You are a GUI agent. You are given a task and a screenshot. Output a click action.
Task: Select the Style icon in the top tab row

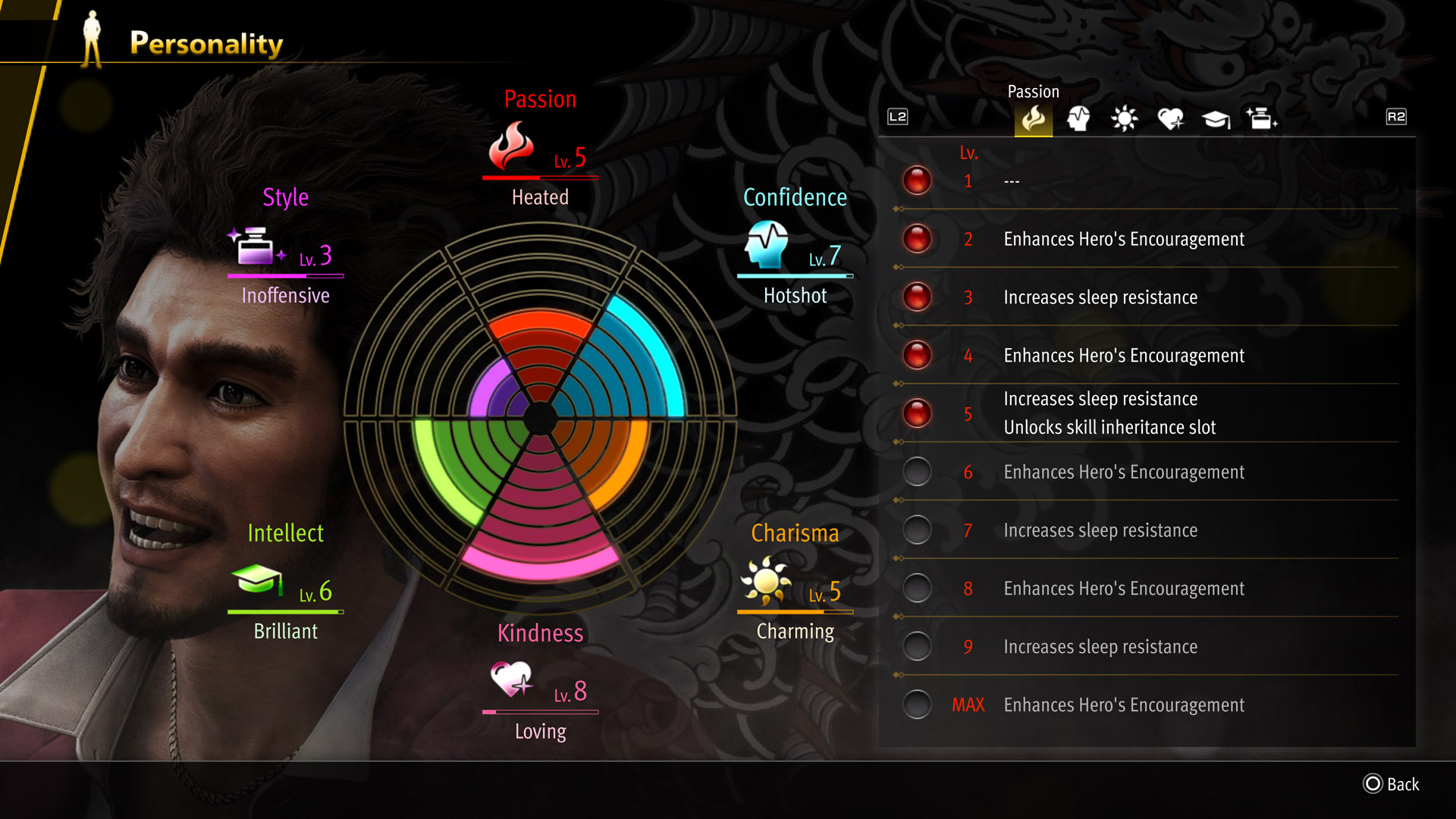tap(1262, 118)
